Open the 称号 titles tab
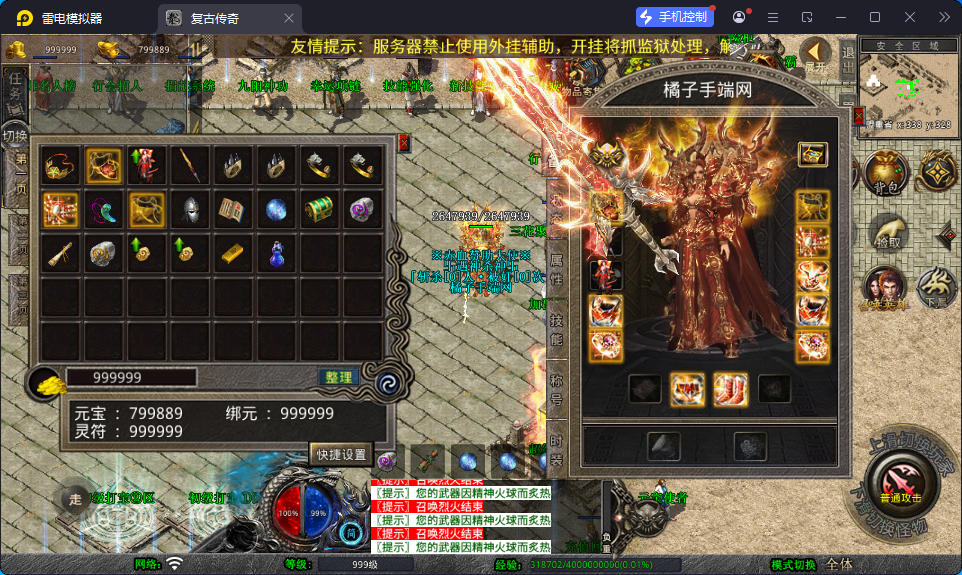The width and height of the screenshot is (962, 575). (557, 385)
